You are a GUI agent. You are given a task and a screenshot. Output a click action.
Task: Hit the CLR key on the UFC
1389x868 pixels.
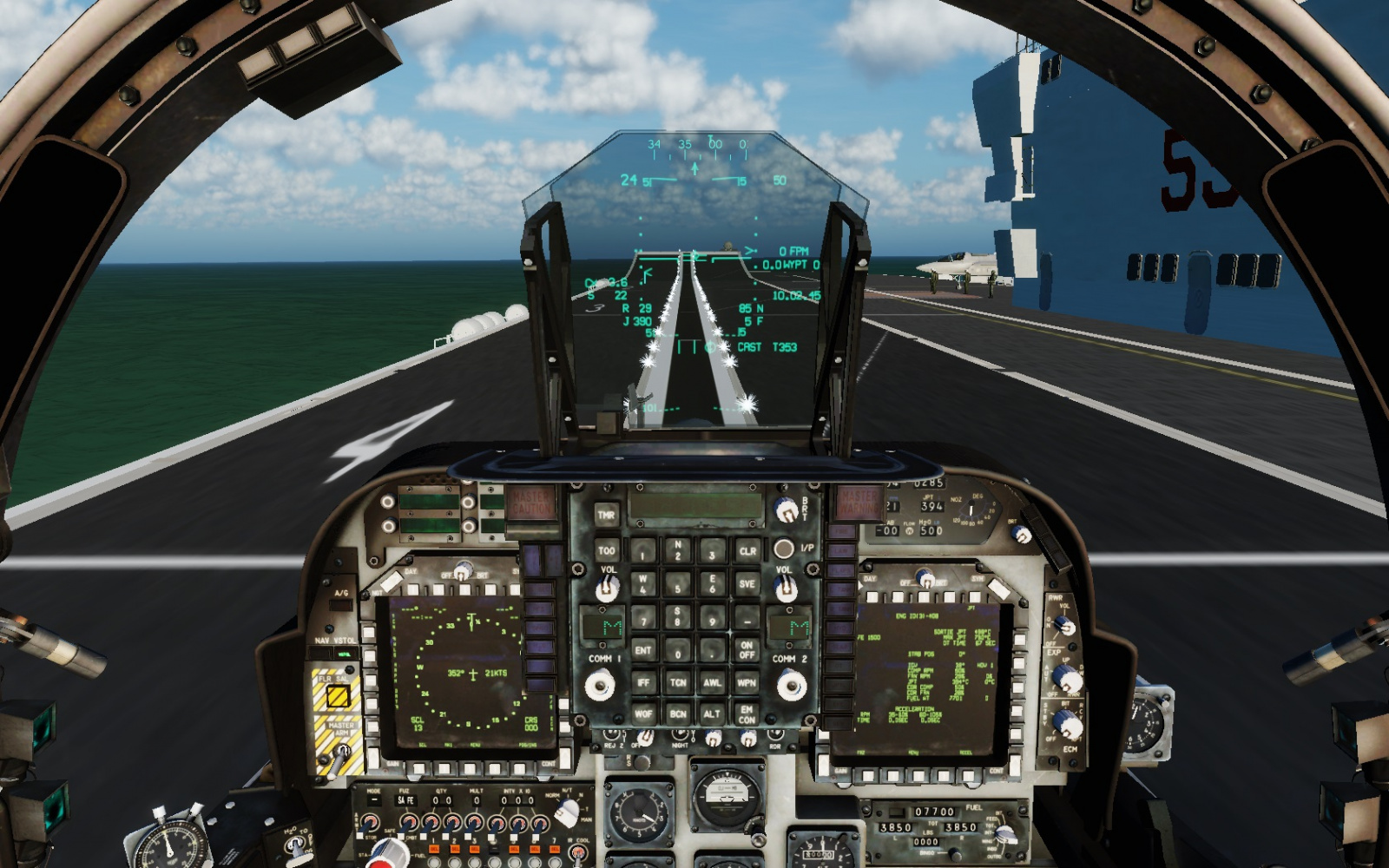click(747, 550)
